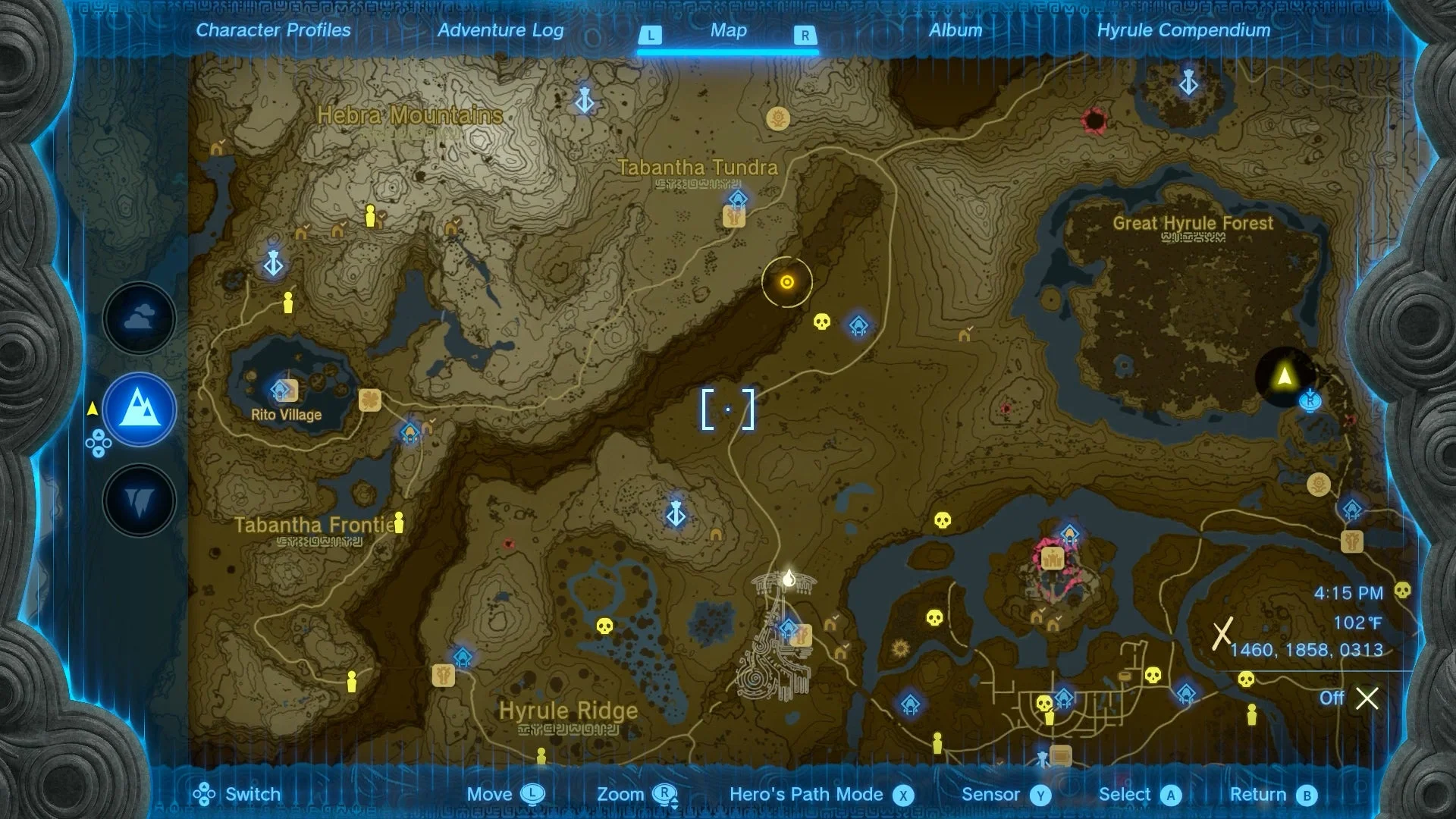Image resolution: width=1456 pixels, height=819 pixels.
Task: Choose the Great Hyrule Forest label
Action: point(1192,224)
